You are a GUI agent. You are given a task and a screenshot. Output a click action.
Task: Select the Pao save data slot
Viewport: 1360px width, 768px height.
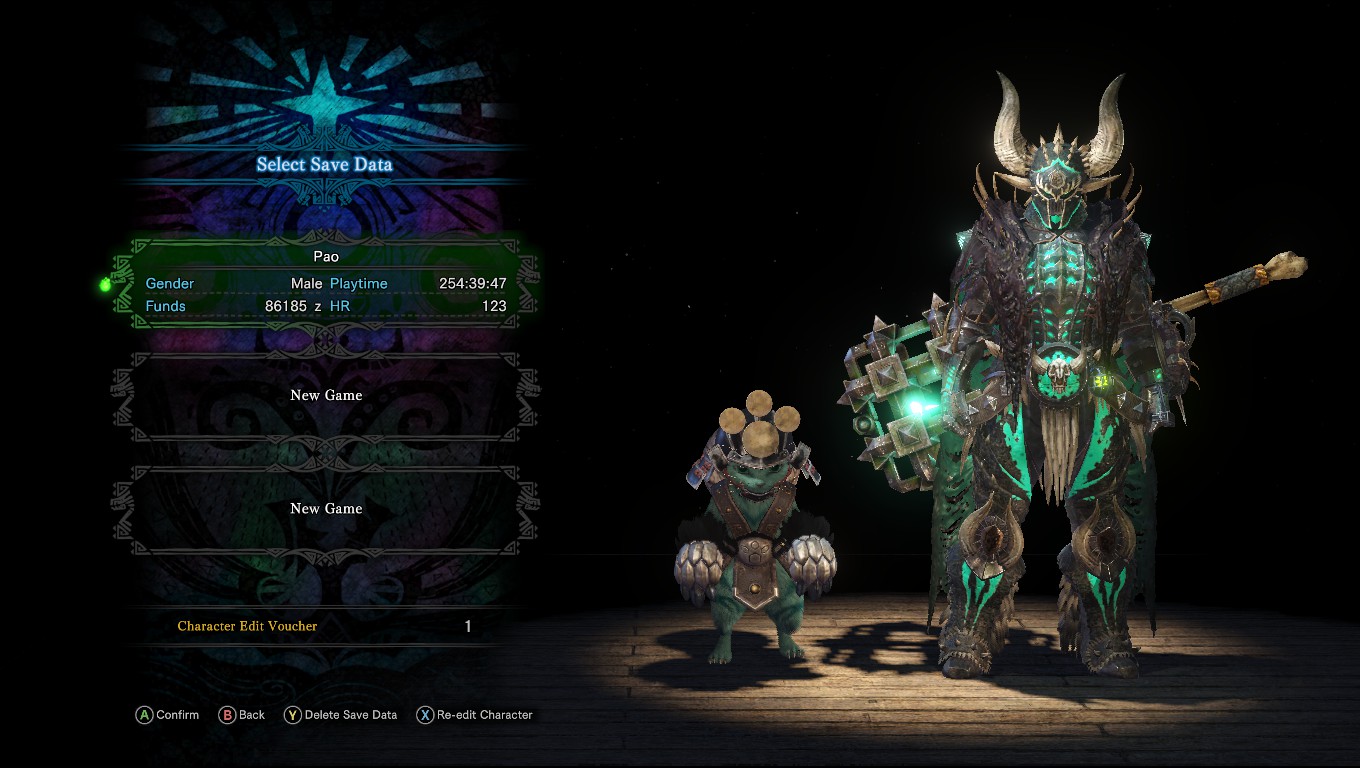coord(326,282)
